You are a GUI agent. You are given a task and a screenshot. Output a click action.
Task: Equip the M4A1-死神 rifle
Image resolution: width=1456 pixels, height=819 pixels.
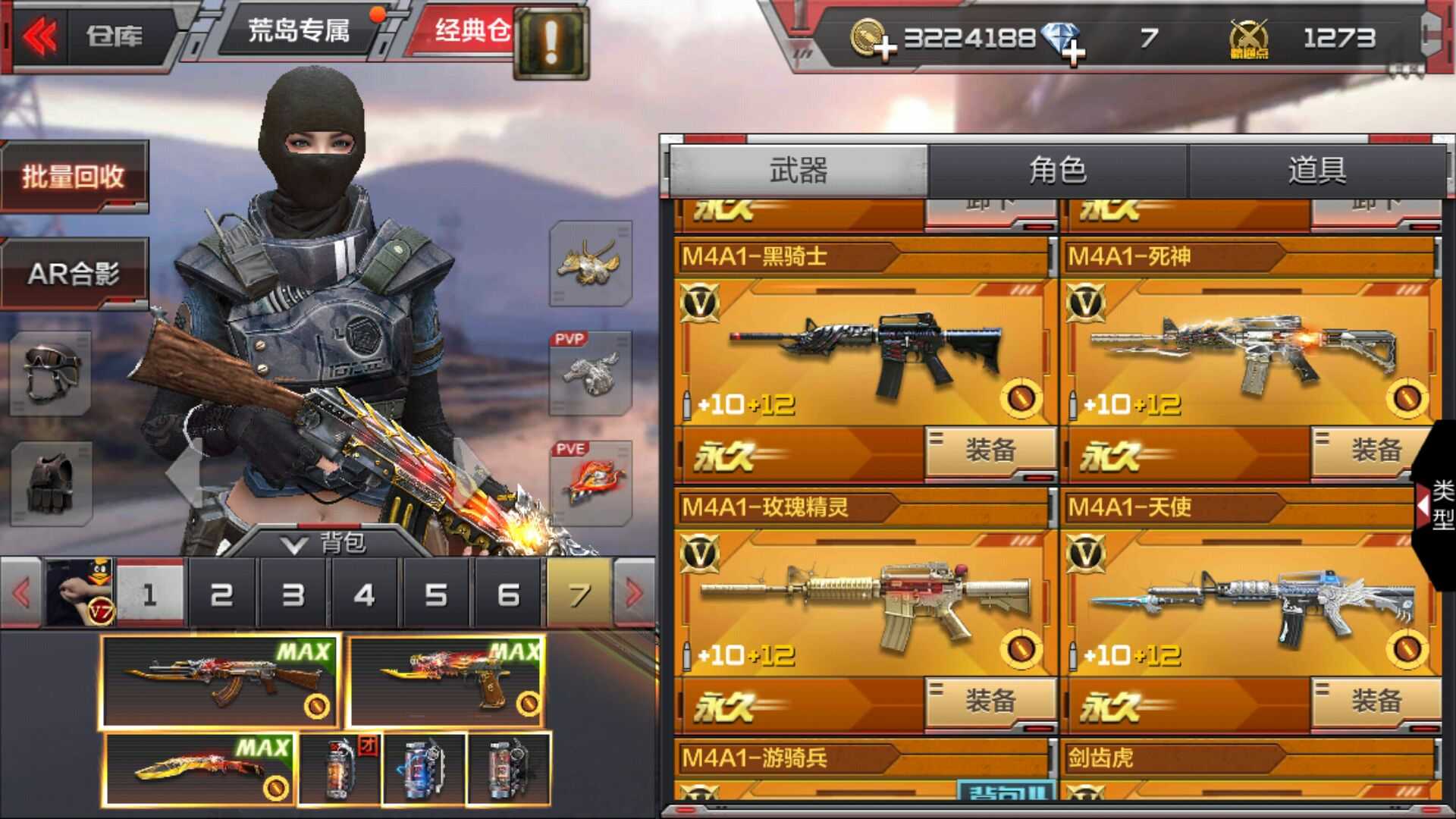1375,450
